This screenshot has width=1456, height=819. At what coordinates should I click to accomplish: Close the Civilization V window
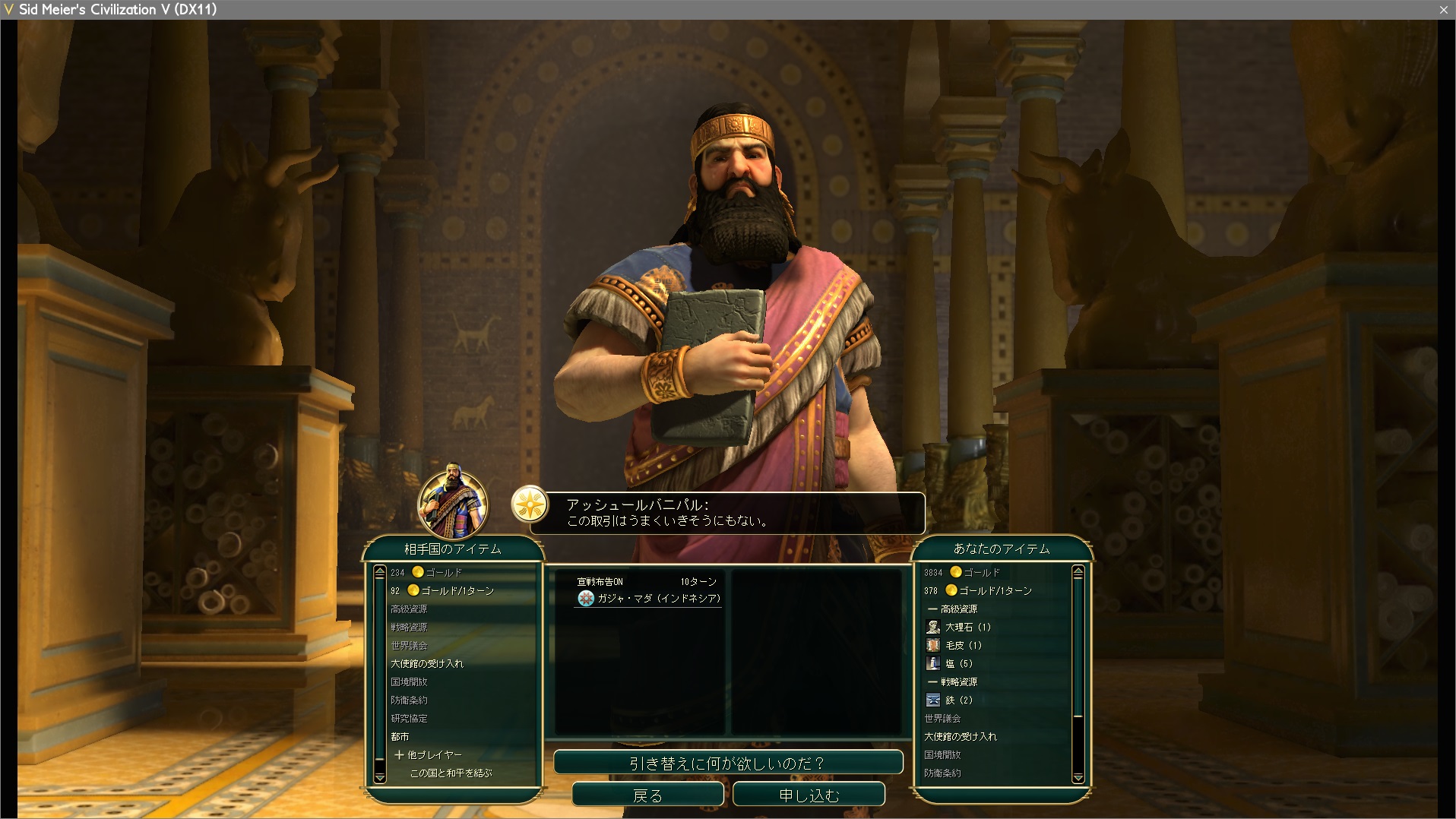pos(1443,9)
